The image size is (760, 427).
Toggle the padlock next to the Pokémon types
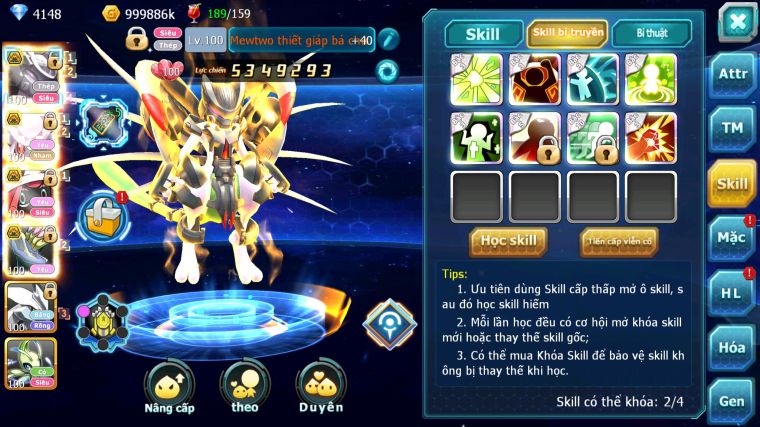136,39
